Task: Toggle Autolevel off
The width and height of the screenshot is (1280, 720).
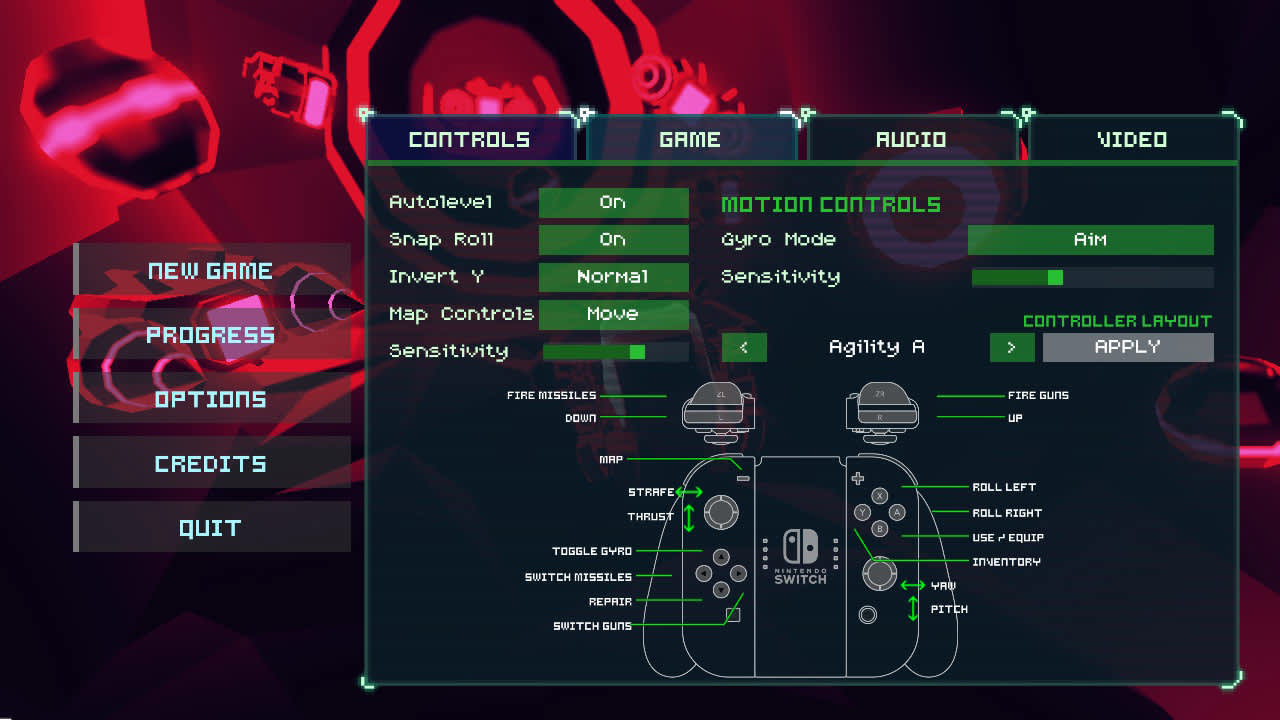Action: click(613, 202)
